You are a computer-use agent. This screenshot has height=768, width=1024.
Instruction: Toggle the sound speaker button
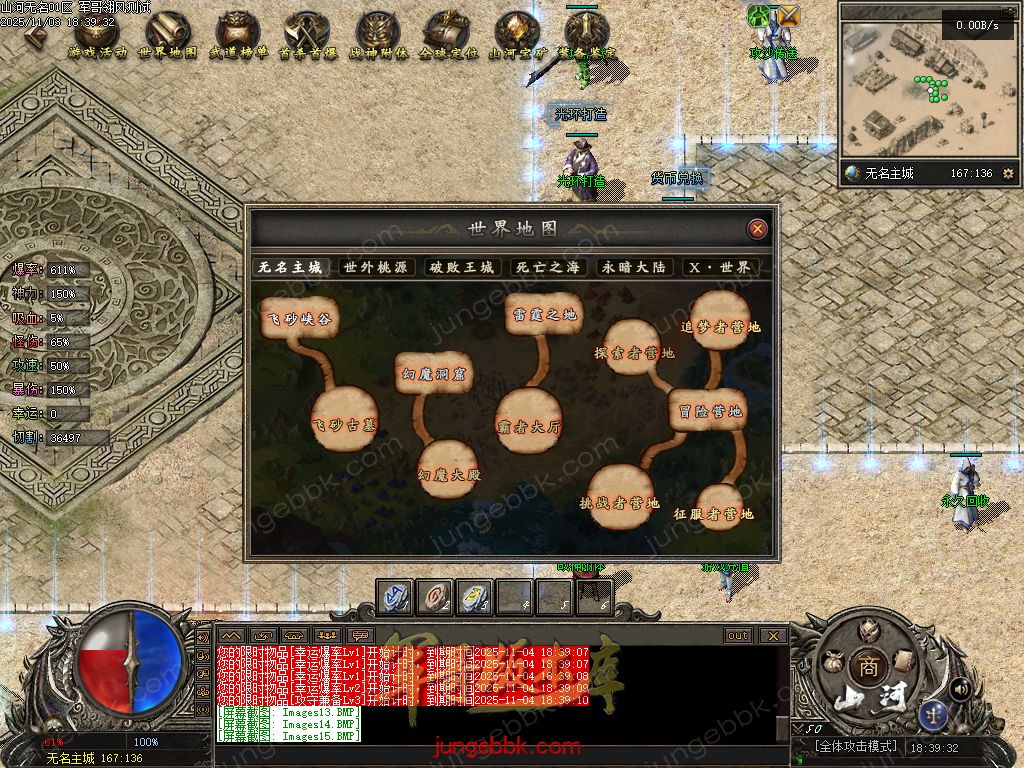click(959, 688)
